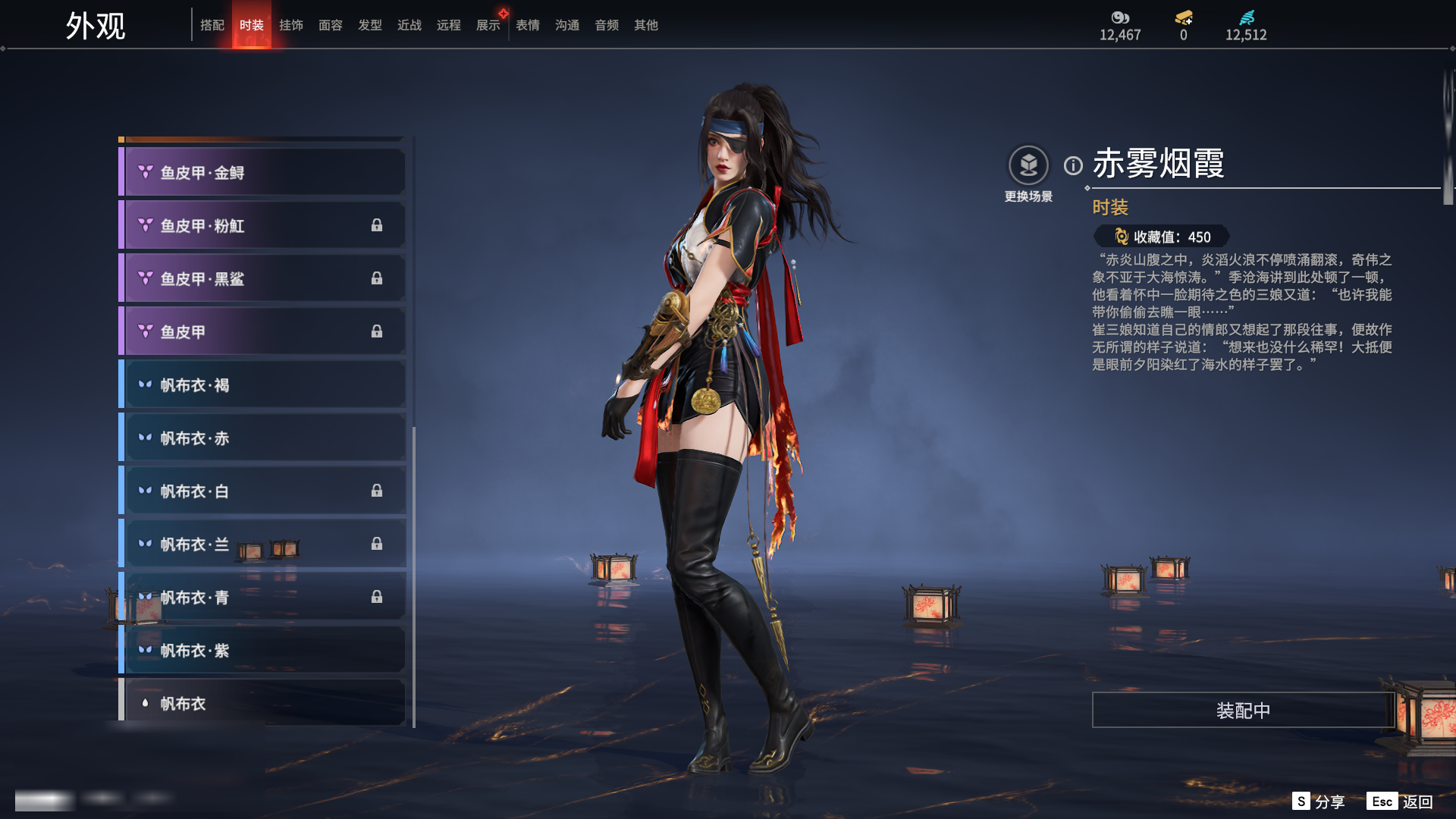Pick the 帆布衣·紫 outfit
The height and width of the screenshot is (819, 1456).
coord(262,651)
